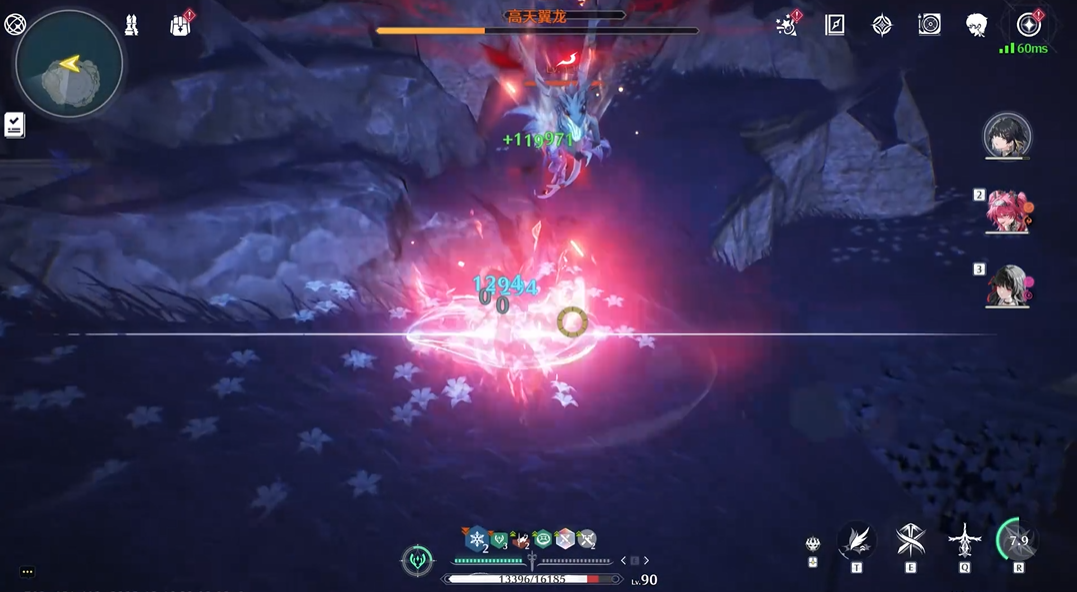Open the backpack inventory icon
Viewport: 1077px width, 592px height.
181,26
